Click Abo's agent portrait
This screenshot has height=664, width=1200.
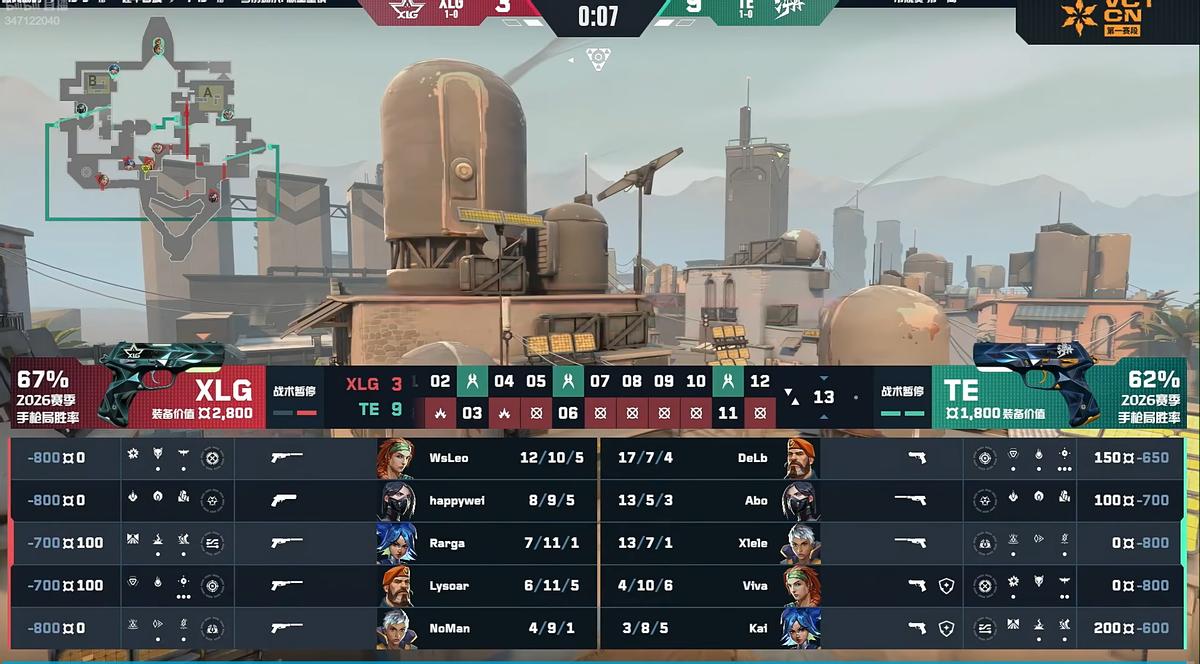pos(801,500)
